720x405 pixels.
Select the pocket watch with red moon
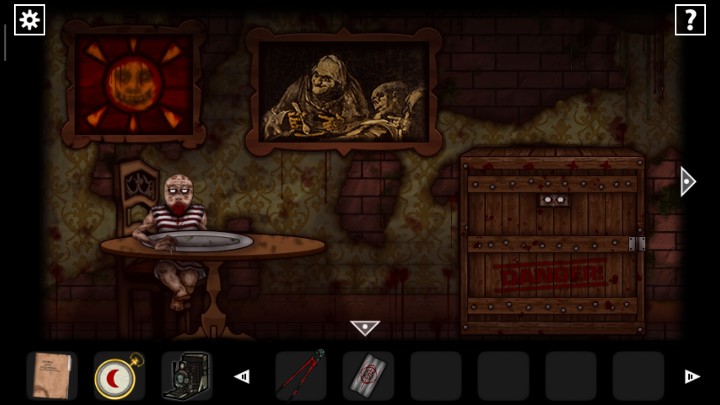(x=119, y=376)
